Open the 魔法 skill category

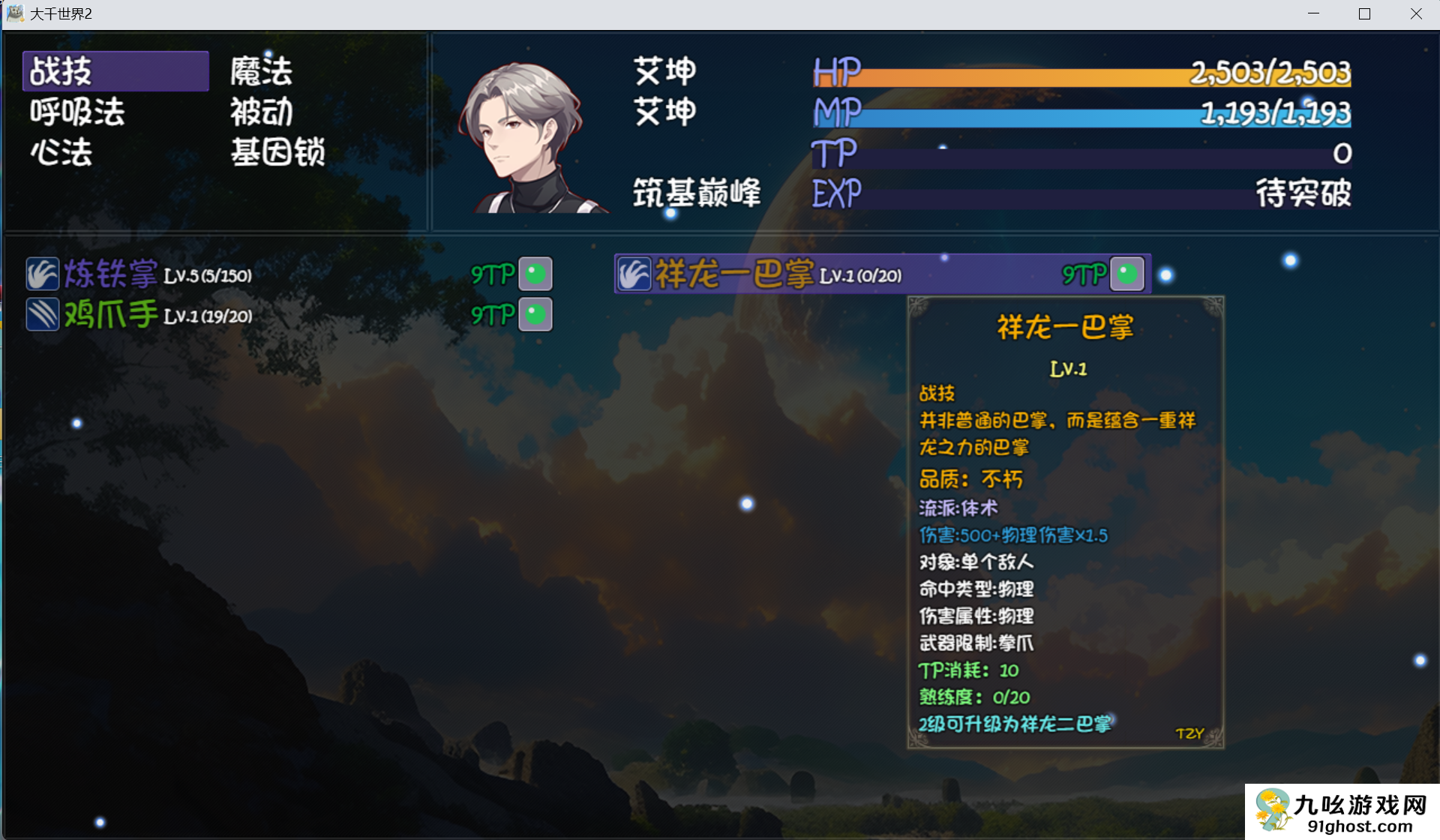[259, 70]
